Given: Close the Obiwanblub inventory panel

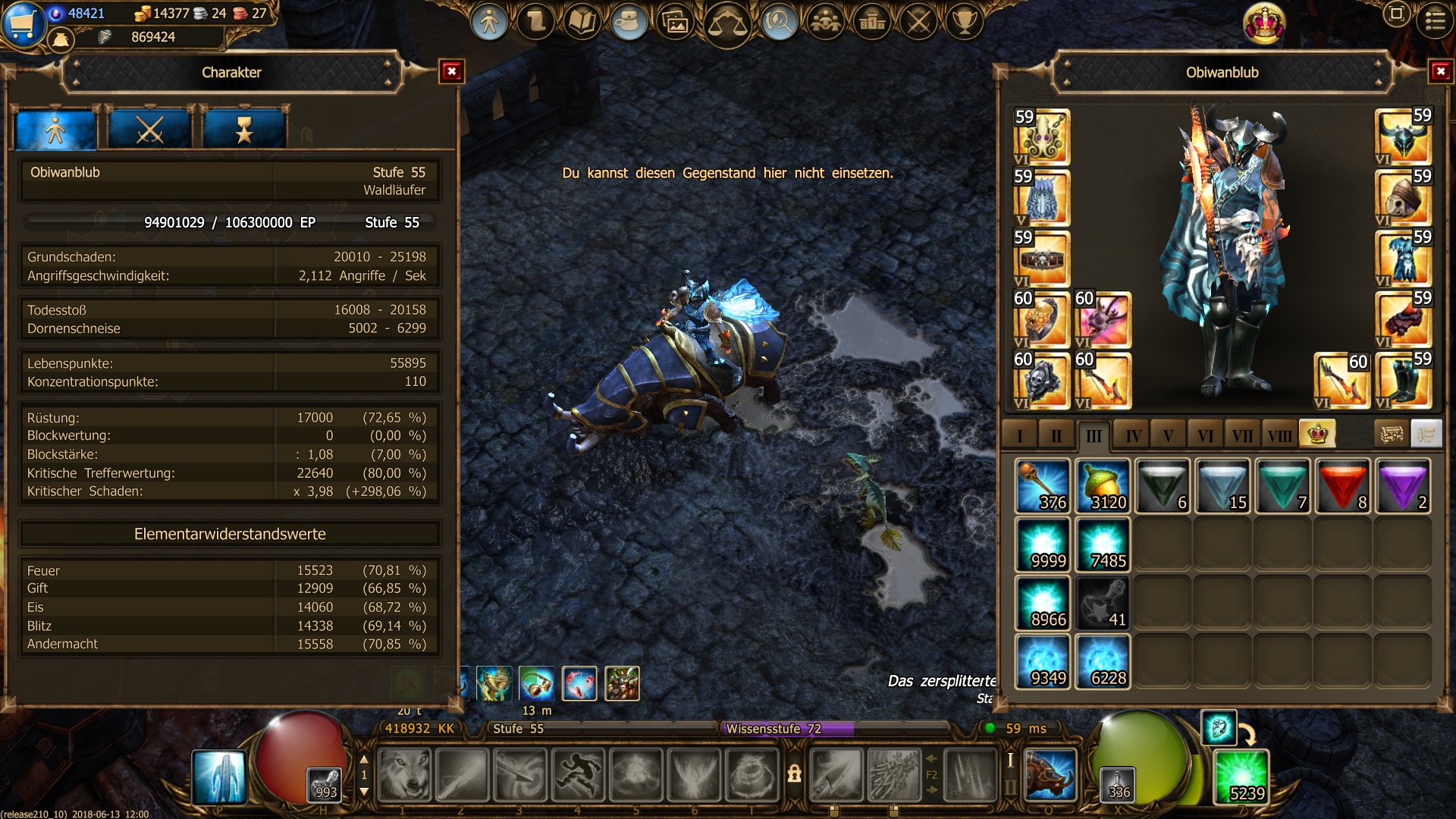Looking at the screenshot, I should 1440,72.
